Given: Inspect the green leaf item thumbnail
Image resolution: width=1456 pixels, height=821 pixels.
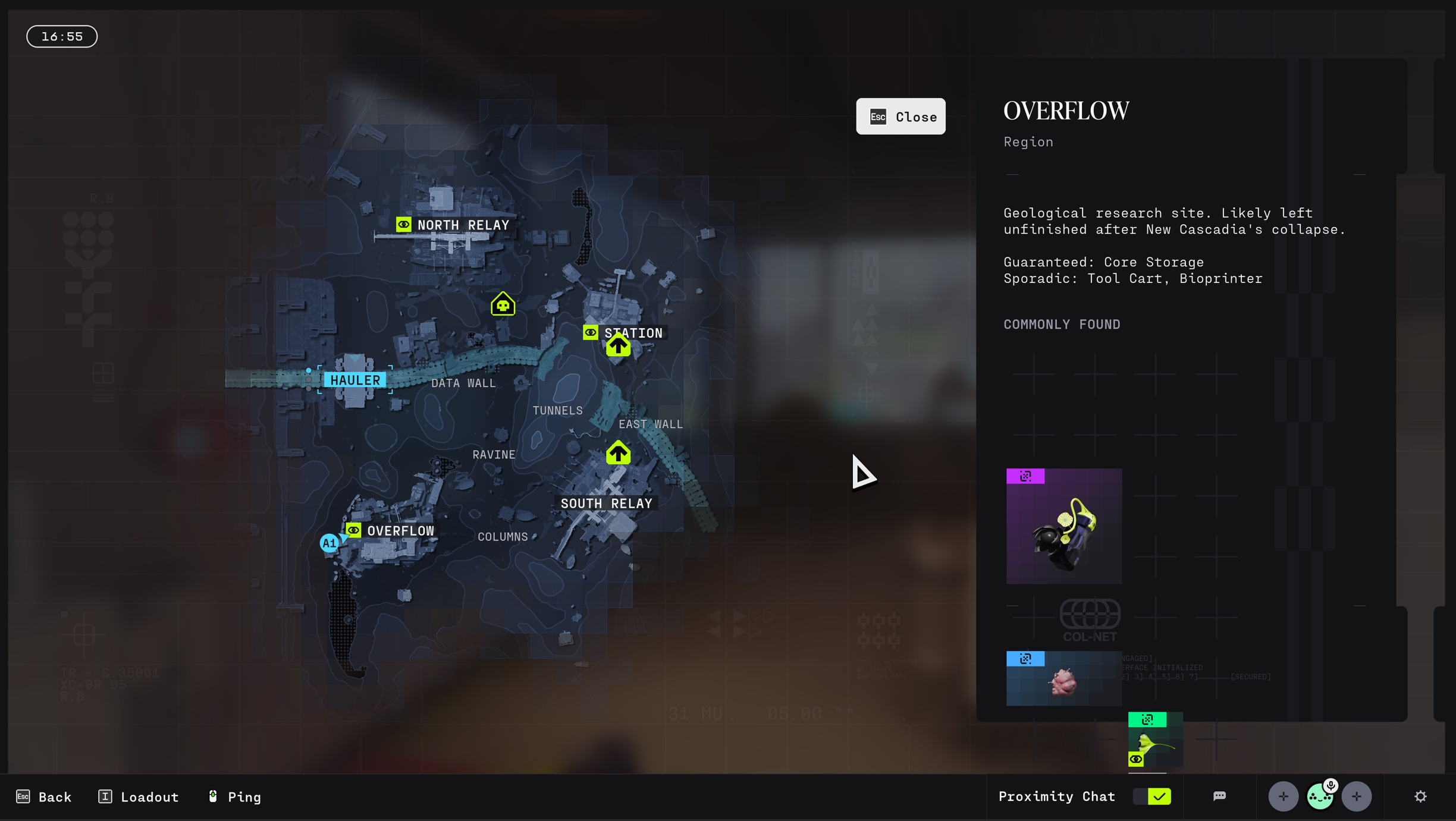Looking at the screenshot, I should coord(1155,740).
